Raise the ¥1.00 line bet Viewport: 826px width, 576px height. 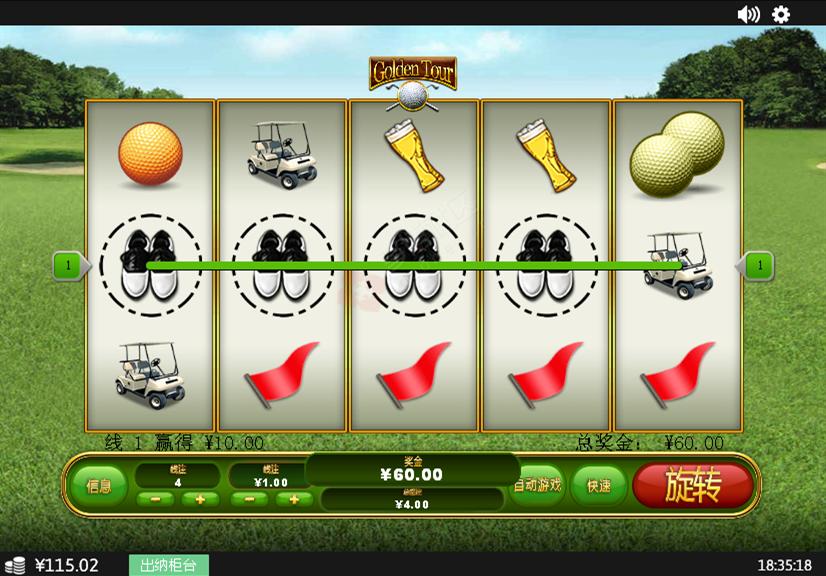pos(294,499)
